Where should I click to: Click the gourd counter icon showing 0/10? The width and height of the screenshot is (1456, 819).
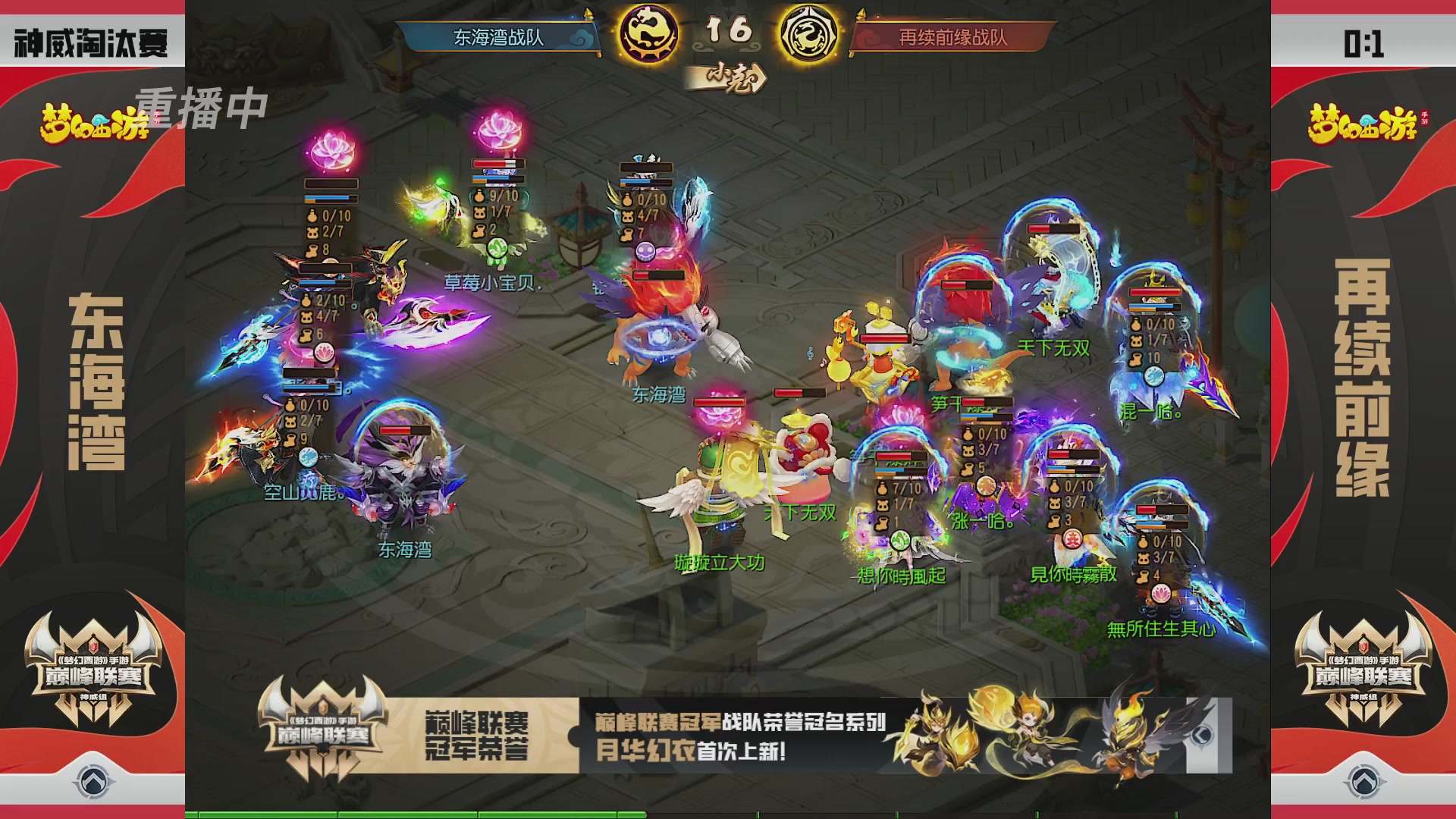pos(313,216)
